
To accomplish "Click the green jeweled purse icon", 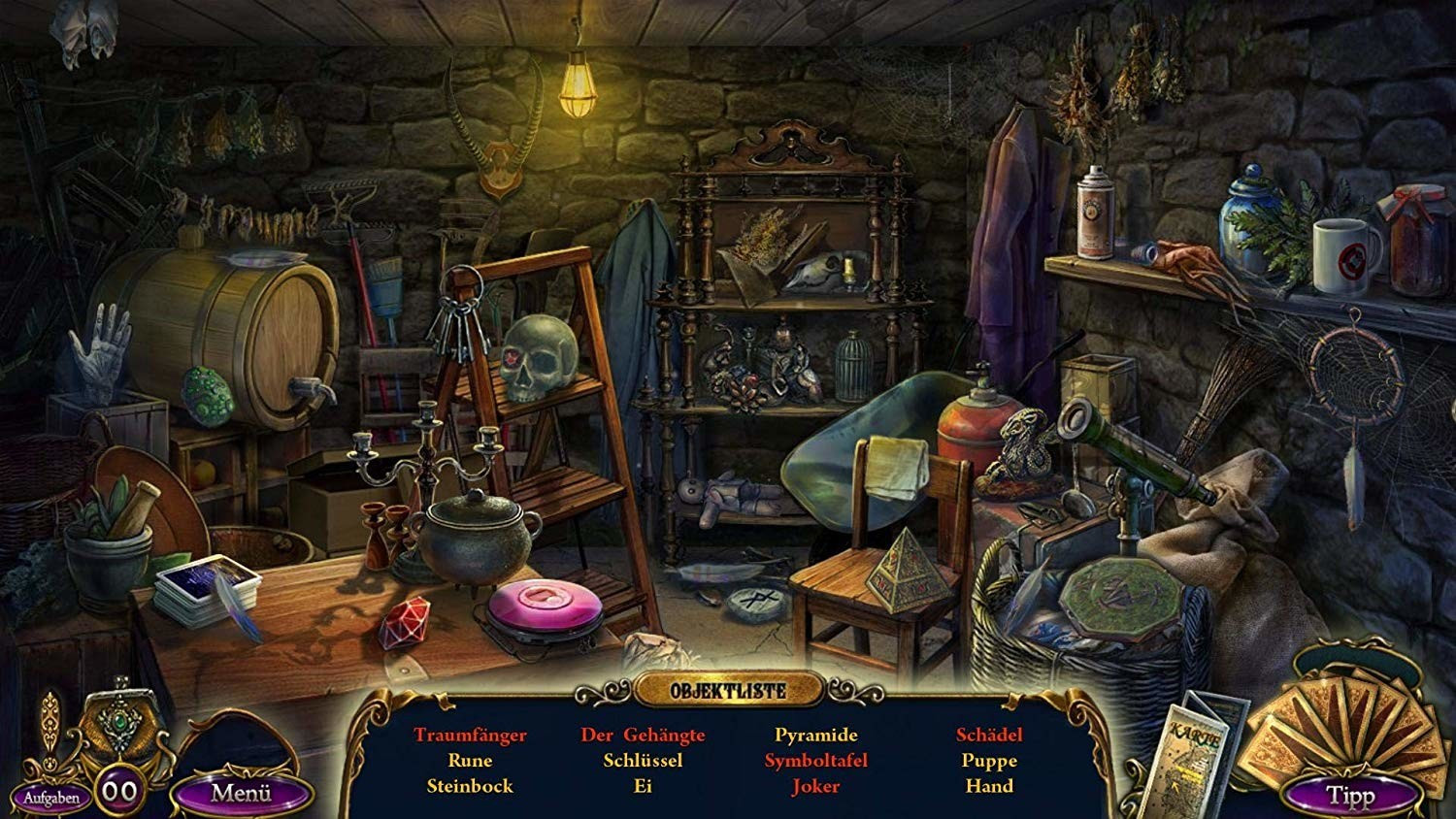I will (121, 723).
